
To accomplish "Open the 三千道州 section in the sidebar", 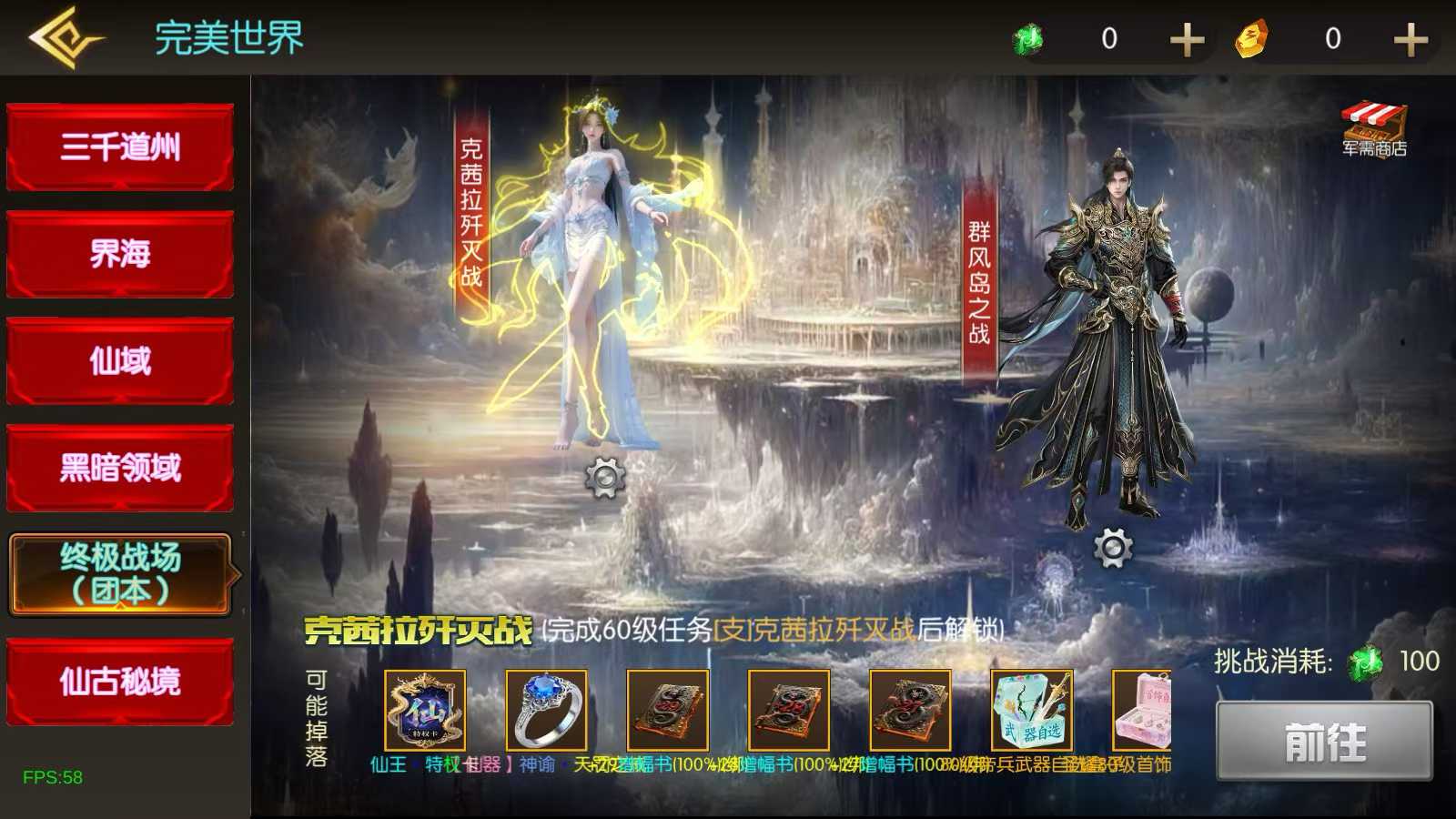I will click(119, 146).
